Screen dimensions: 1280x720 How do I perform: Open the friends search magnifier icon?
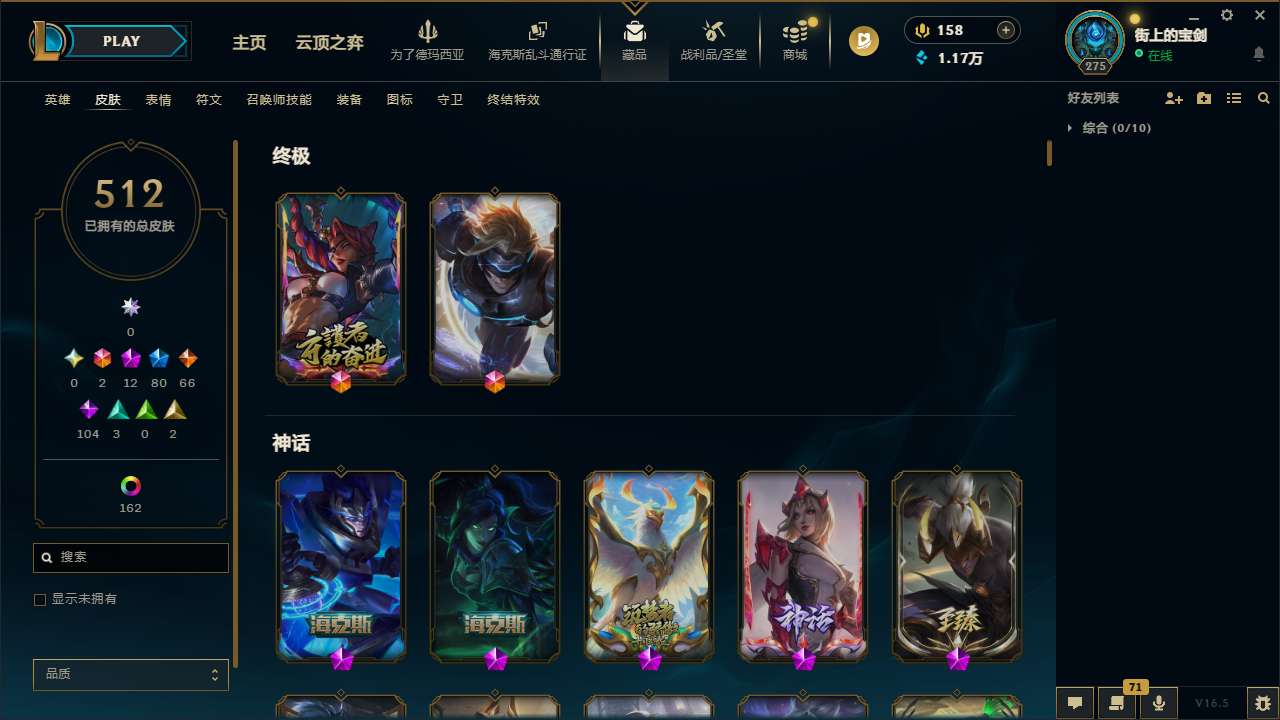(1264, 98)
